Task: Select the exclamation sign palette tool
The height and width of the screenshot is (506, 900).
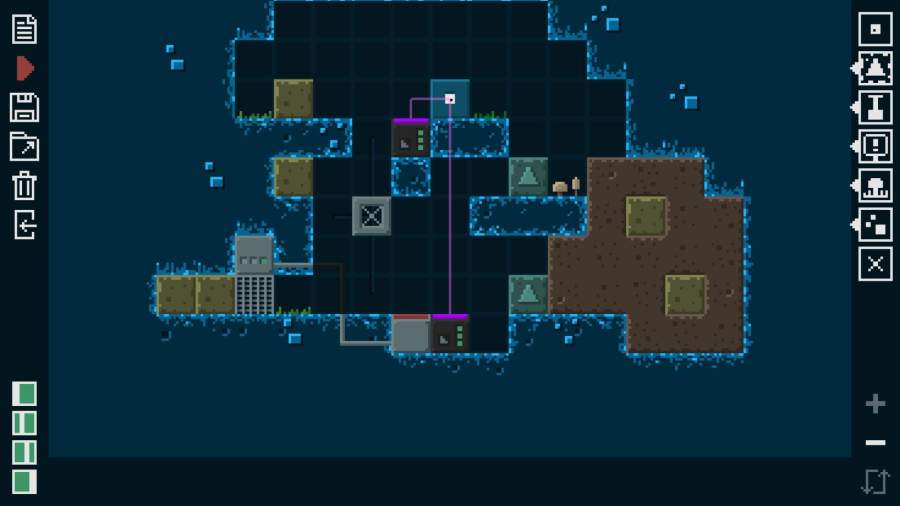Action: [876, 146]
